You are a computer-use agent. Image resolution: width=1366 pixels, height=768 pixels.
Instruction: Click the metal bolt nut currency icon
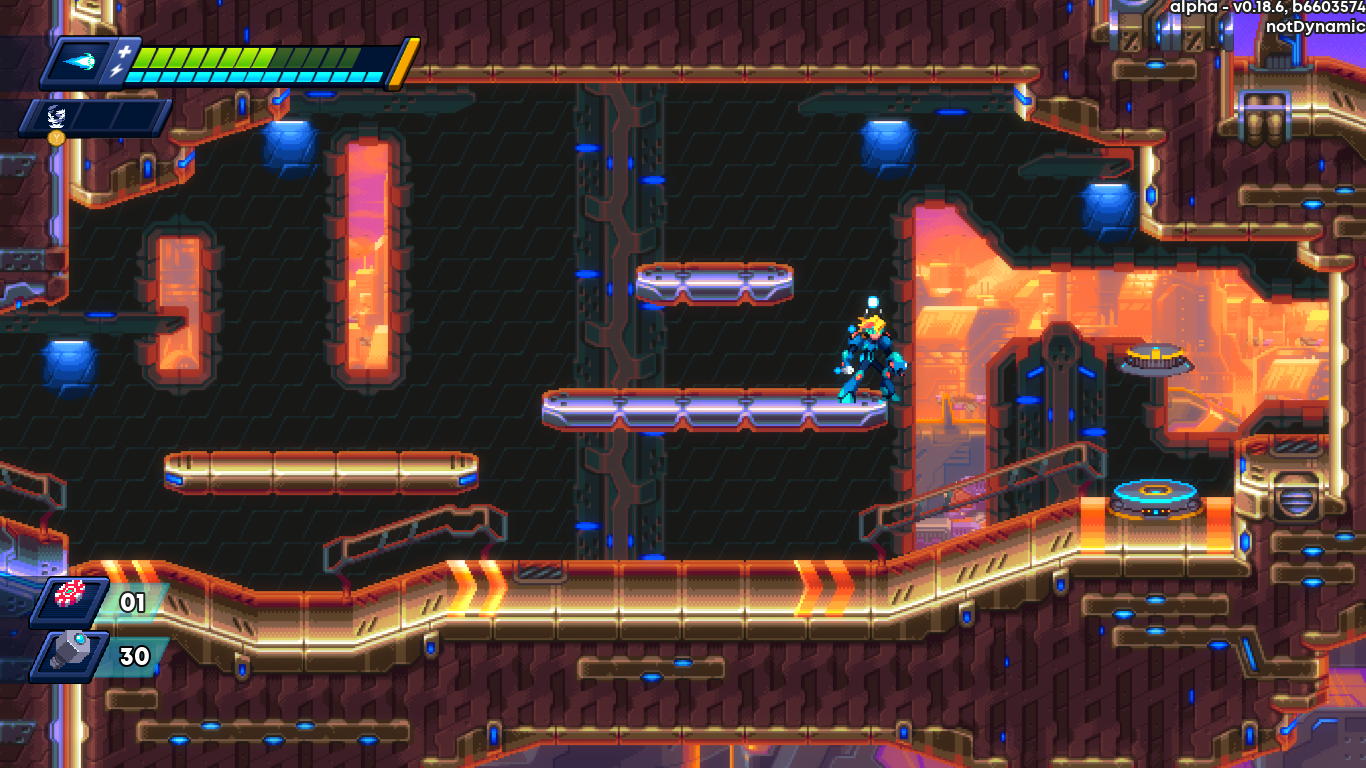coord(72,654)
